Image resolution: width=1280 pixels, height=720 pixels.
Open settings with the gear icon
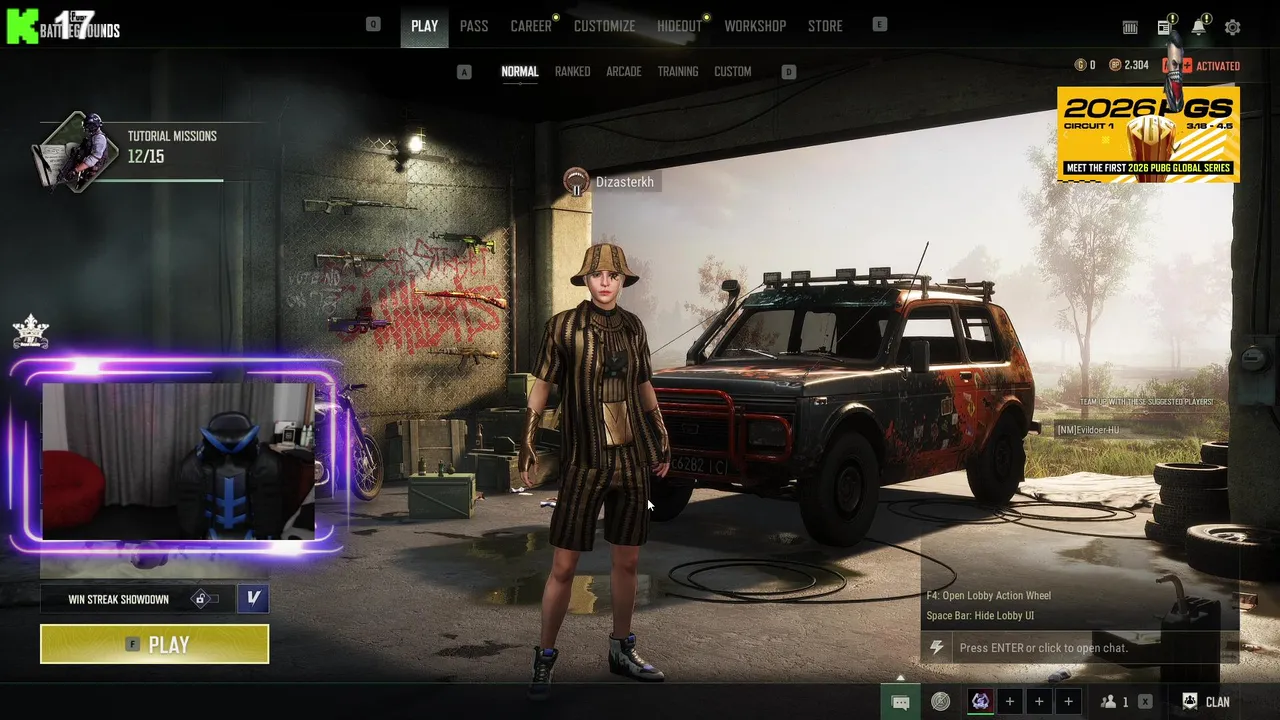pyautogui.click(x=1232, y=28)
